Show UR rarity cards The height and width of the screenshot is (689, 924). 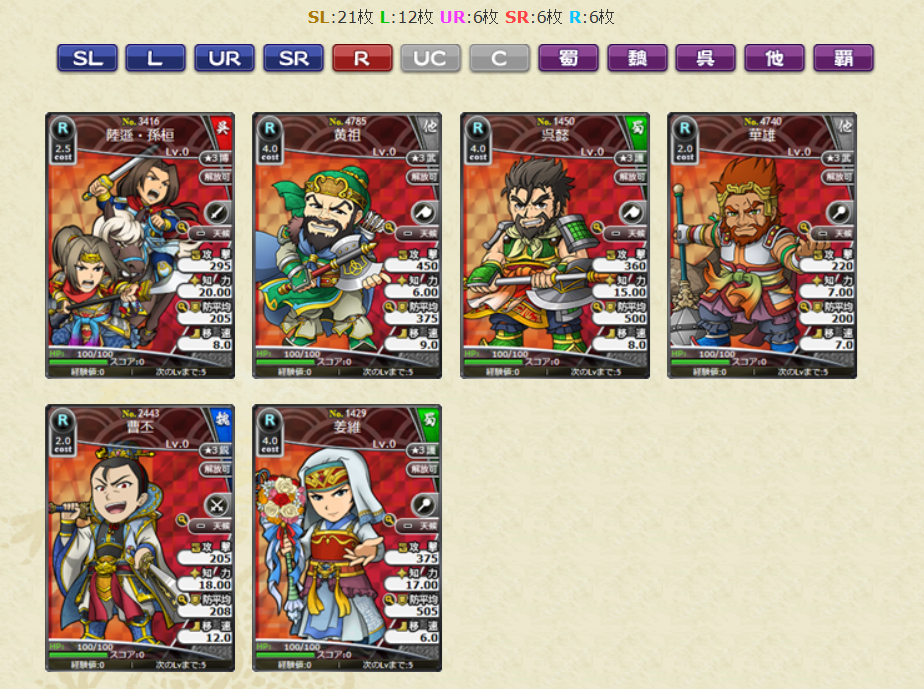pyautogui.click(x=224, y=58)
